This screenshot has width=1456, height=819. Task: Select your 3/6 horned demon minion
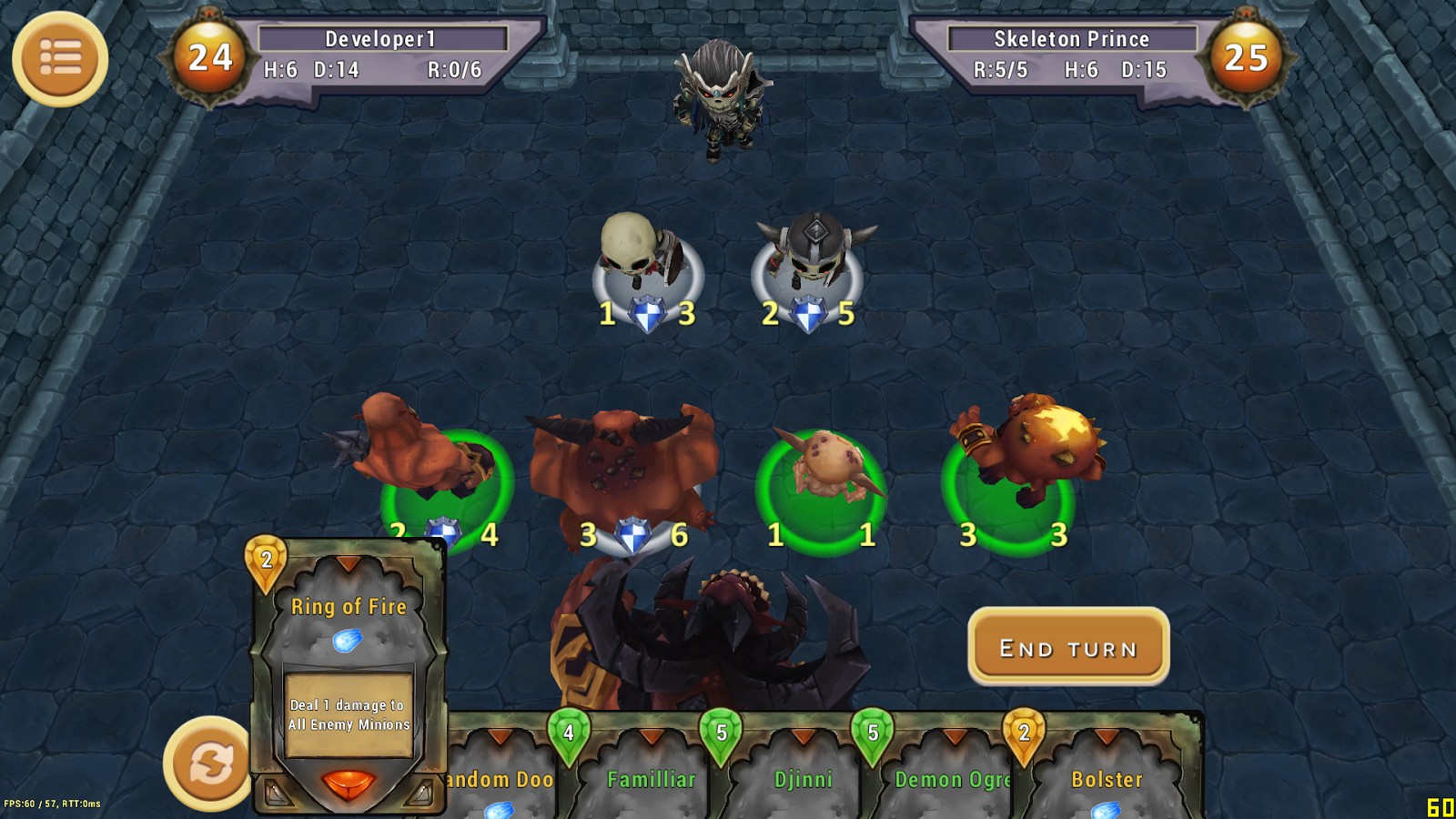625,466
